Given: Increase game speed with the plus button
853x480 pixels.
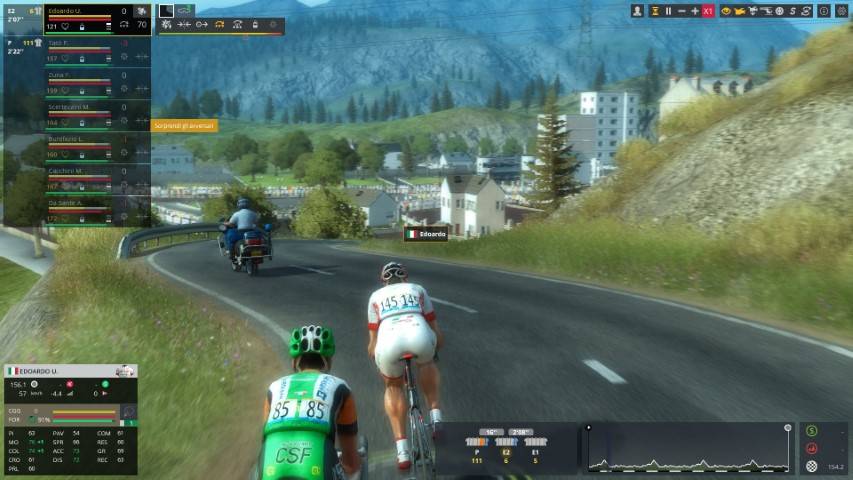Looking at the screenshot, I should [695, 11].
